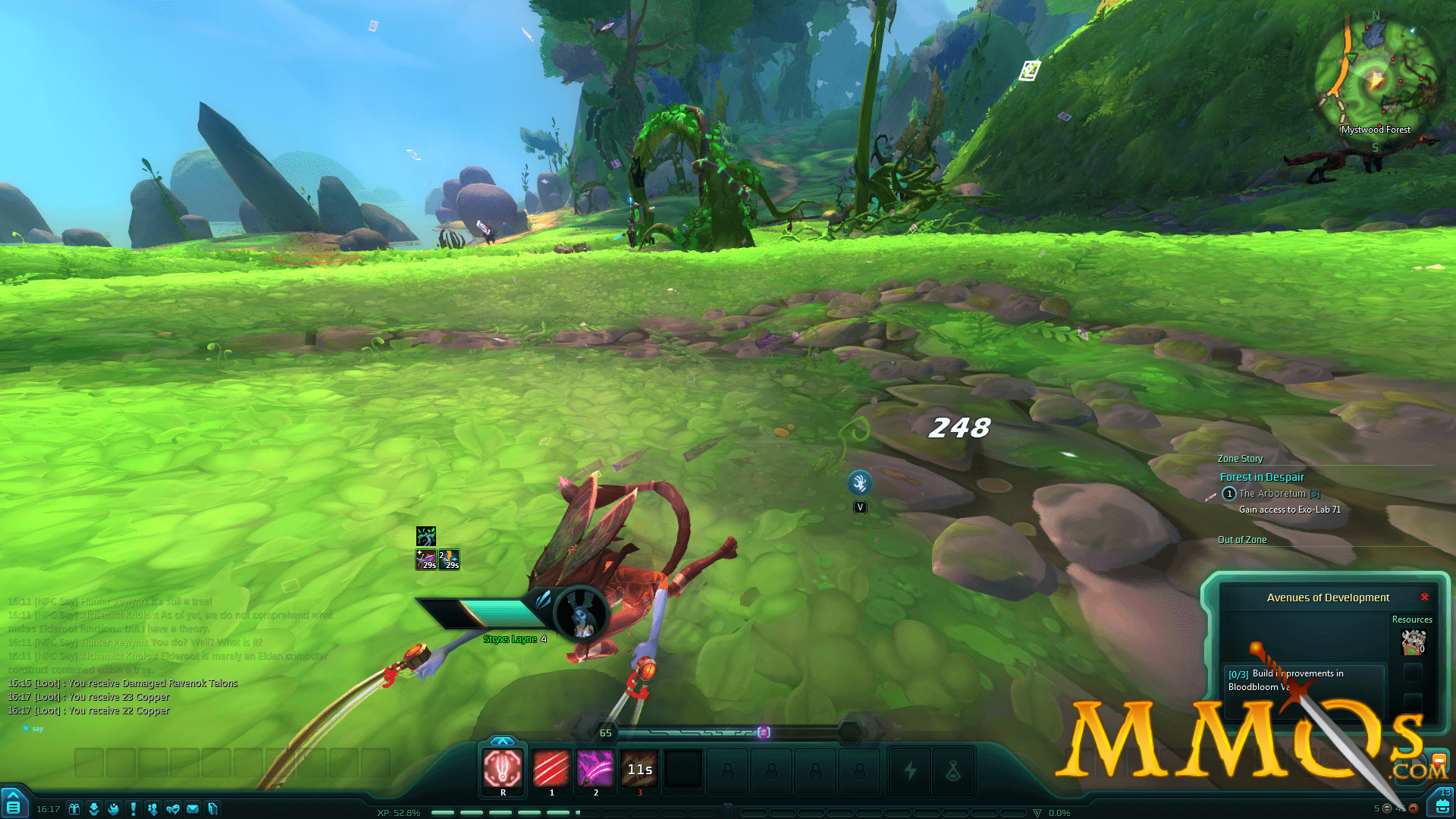Click the Resources toolbox icon
The height and width of the screenshot is (819, 1456).
(x=1413, y=642)
